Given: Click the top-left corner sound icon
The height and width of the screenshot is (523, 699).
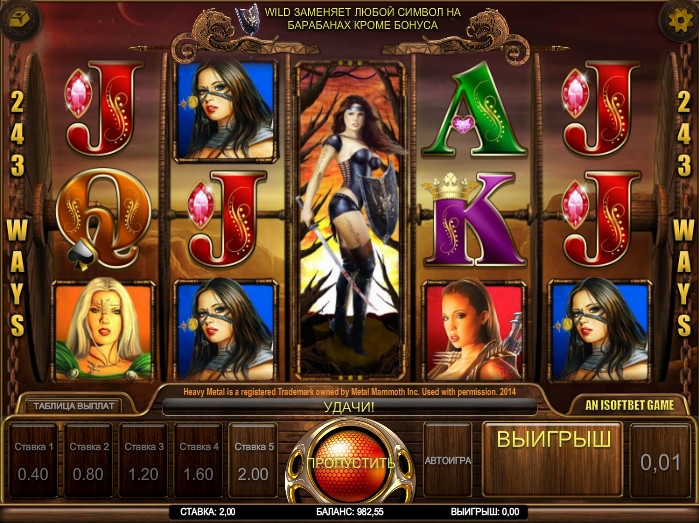Looking at the screenshot, I should pos(17,18).
